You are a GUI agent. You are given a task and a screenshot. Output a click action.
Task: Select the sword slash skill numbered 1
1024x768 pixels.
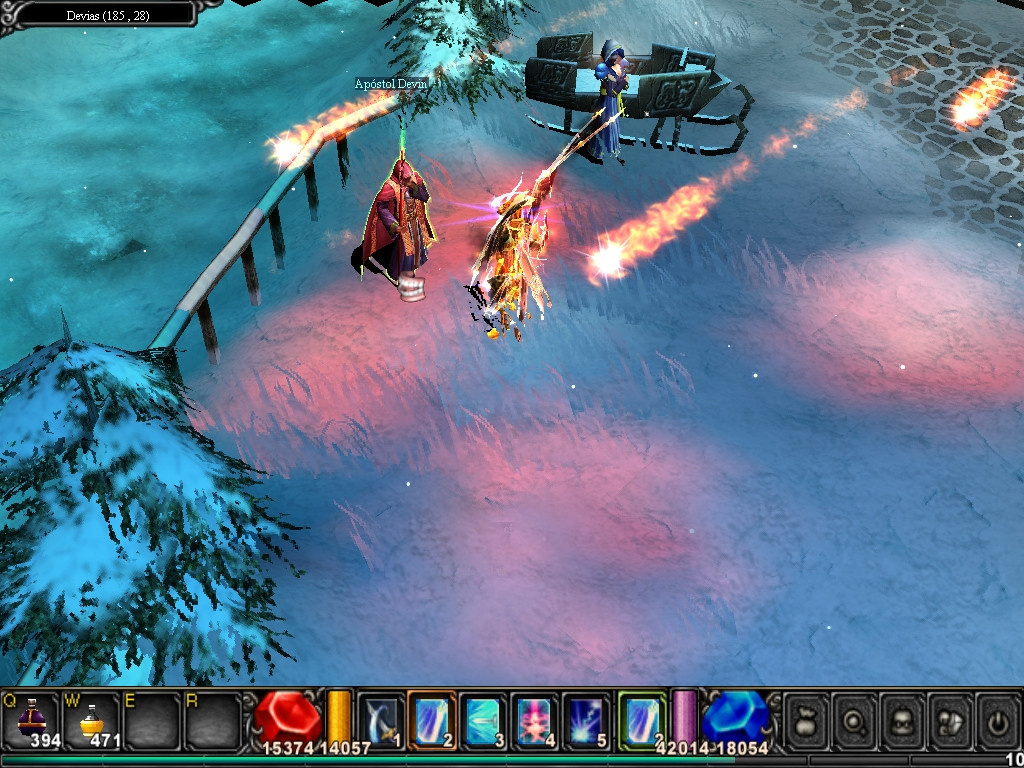[x=381, y=720]
